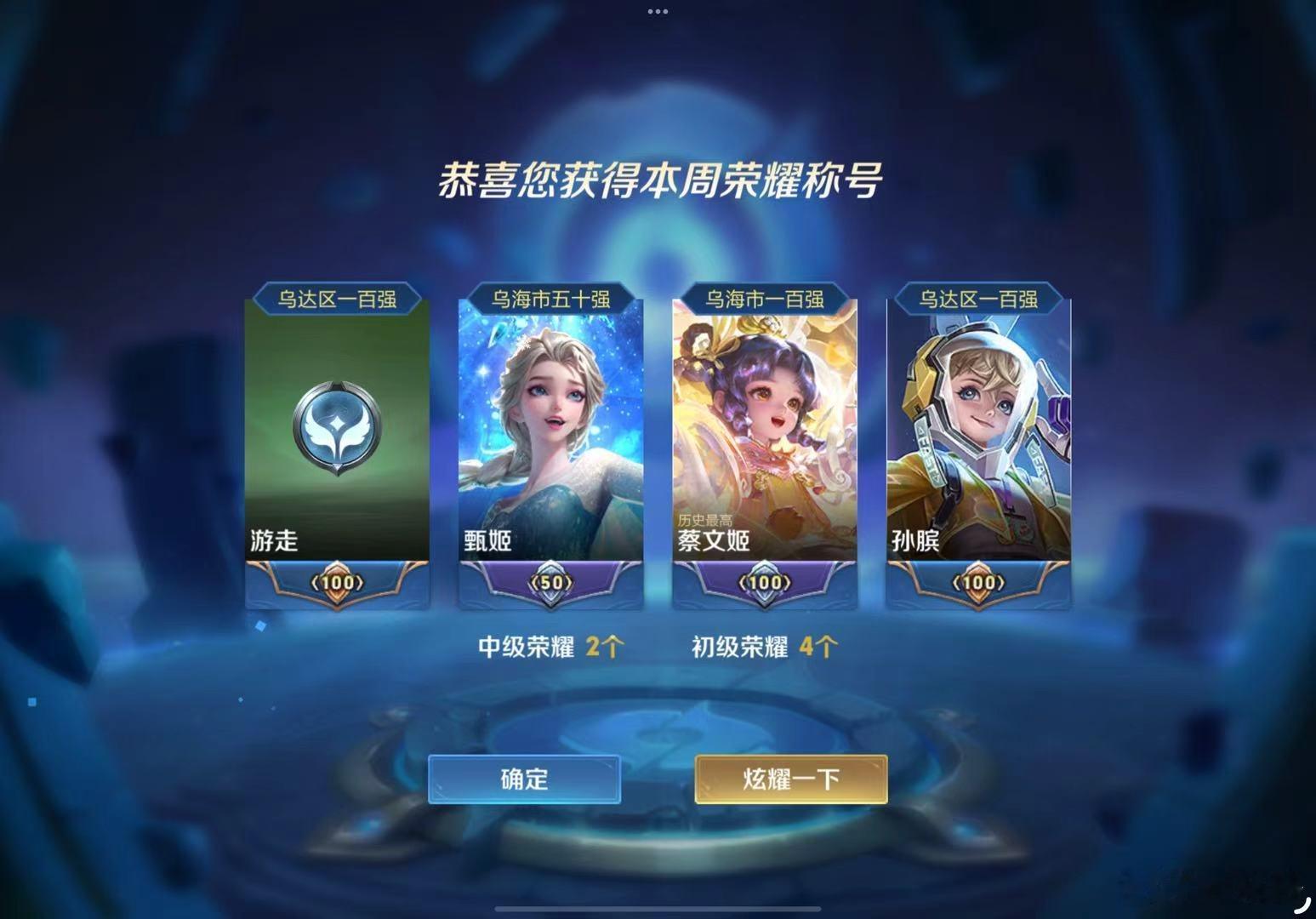Click the 100 score badge under 游走

(x=337, y=580)
